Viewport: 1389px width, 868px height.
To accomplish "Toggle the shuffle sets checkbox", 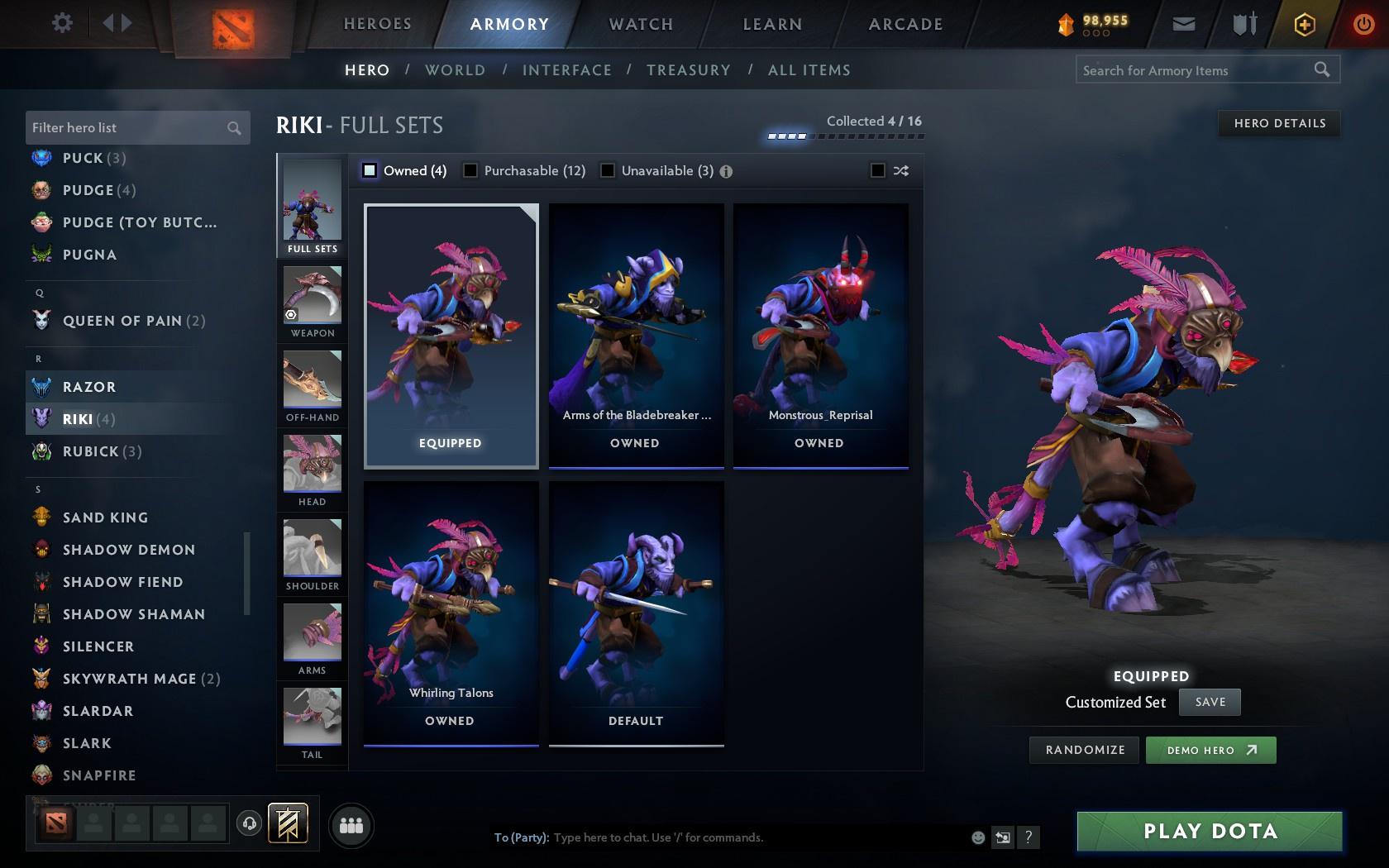I will pyautogui.click(x=879, y=170).
